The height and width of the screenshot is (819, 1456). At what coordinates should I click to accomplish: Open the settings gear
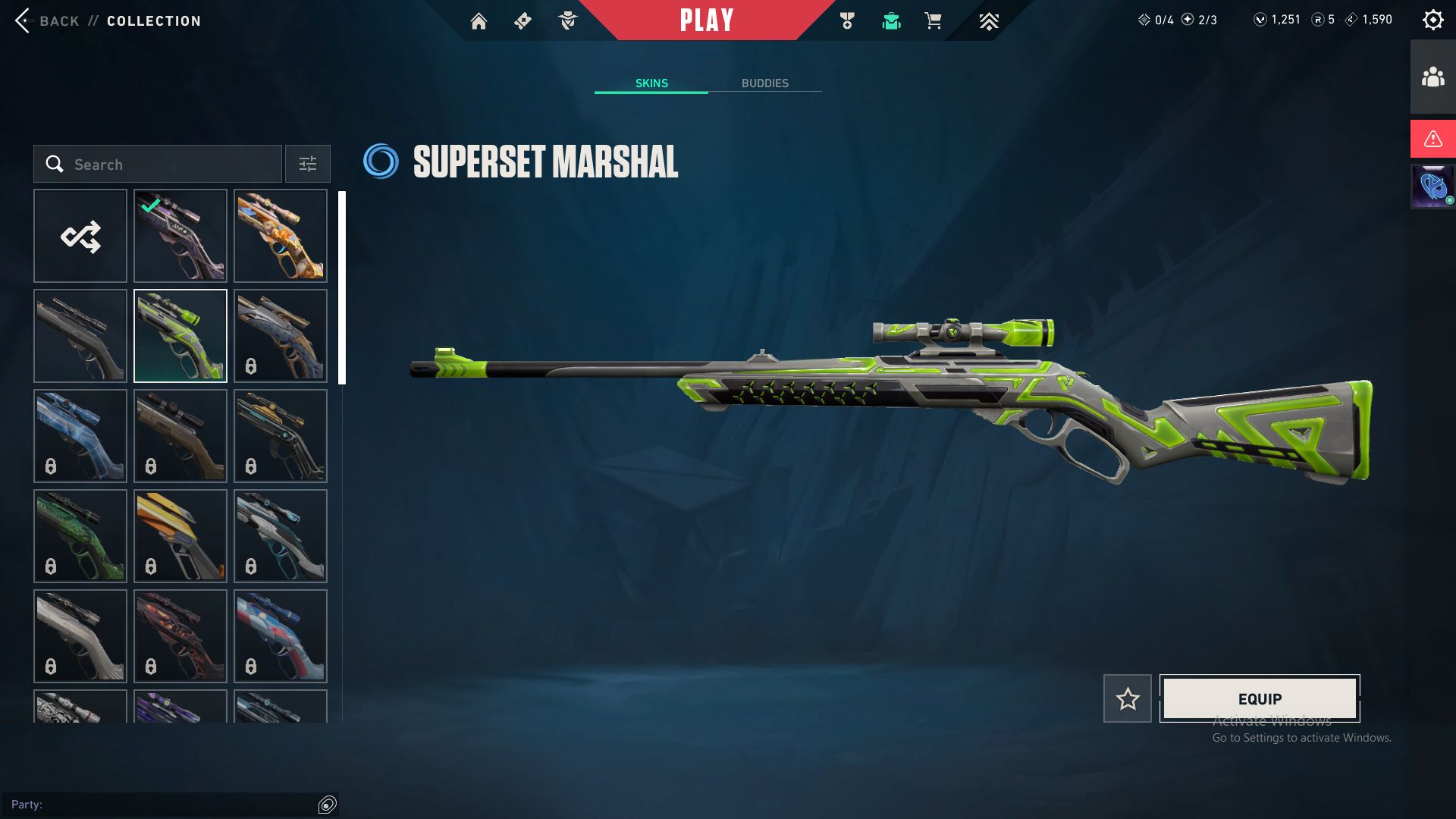pos(1432,20)
